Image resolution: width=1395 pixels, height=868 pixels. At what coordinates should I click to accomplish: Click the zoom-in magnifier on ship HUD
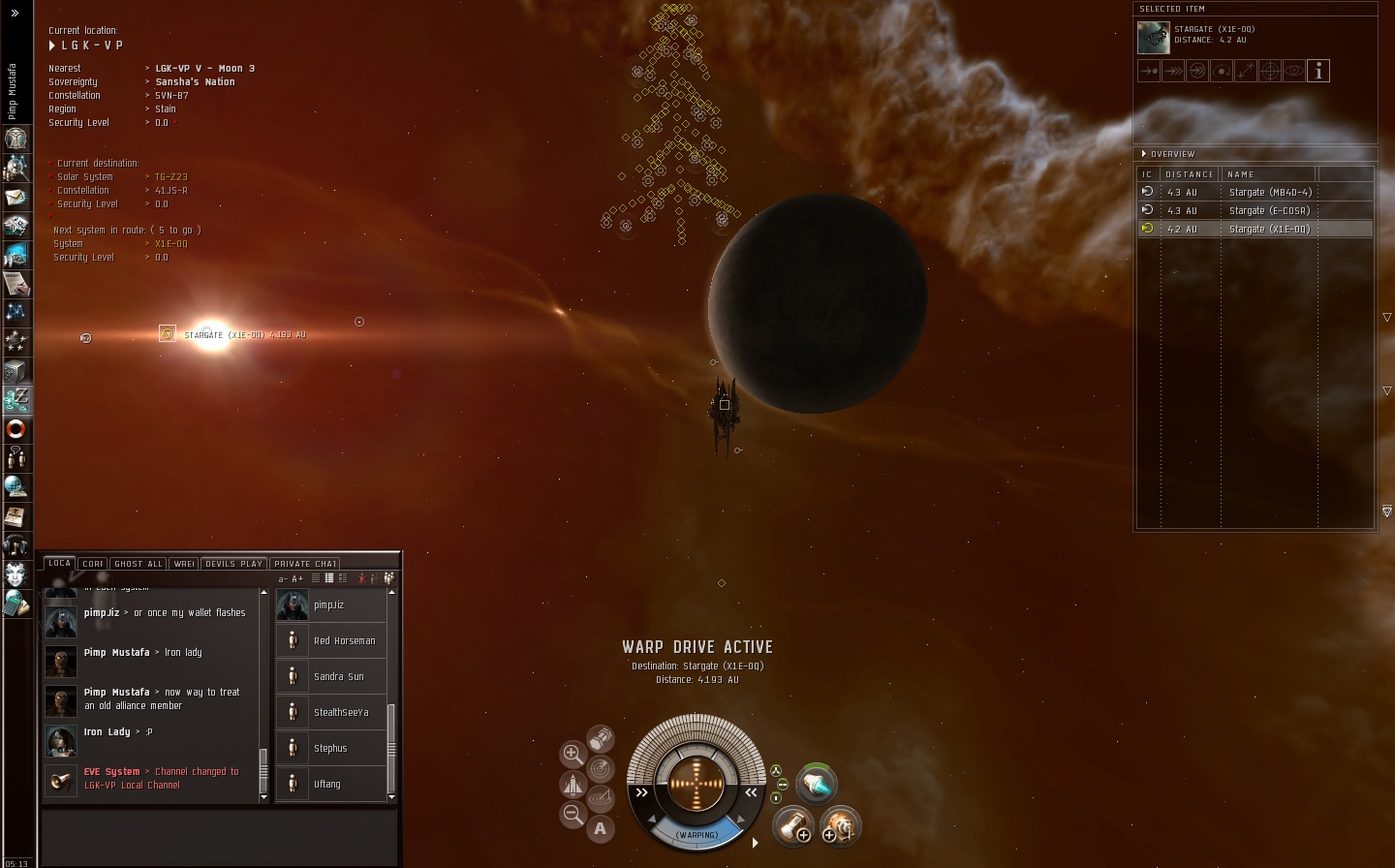[x=573, y=753]
